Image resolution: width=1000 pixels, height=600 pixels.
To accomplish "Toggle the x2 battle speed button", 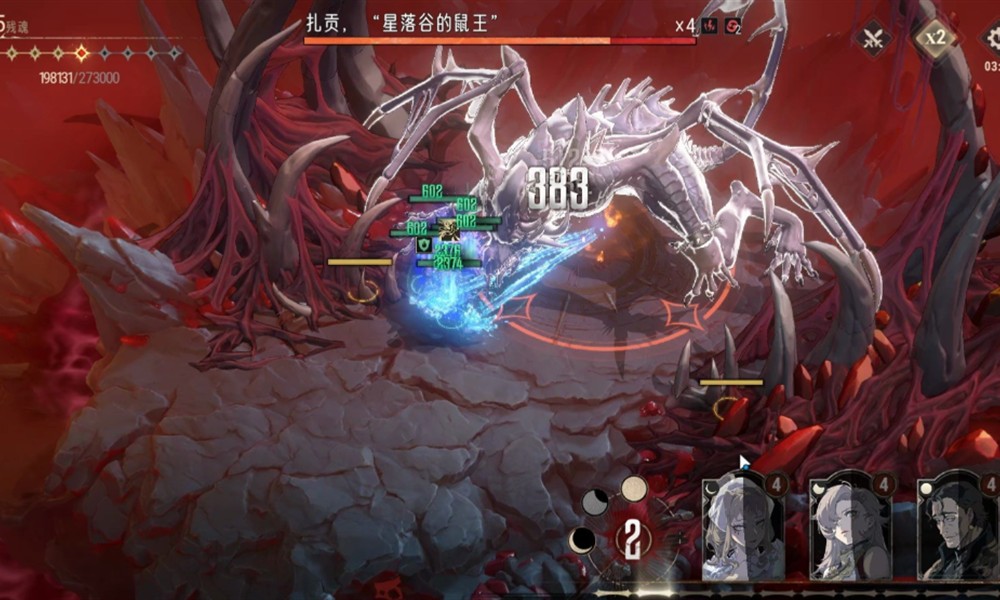I will pos(935,39).
